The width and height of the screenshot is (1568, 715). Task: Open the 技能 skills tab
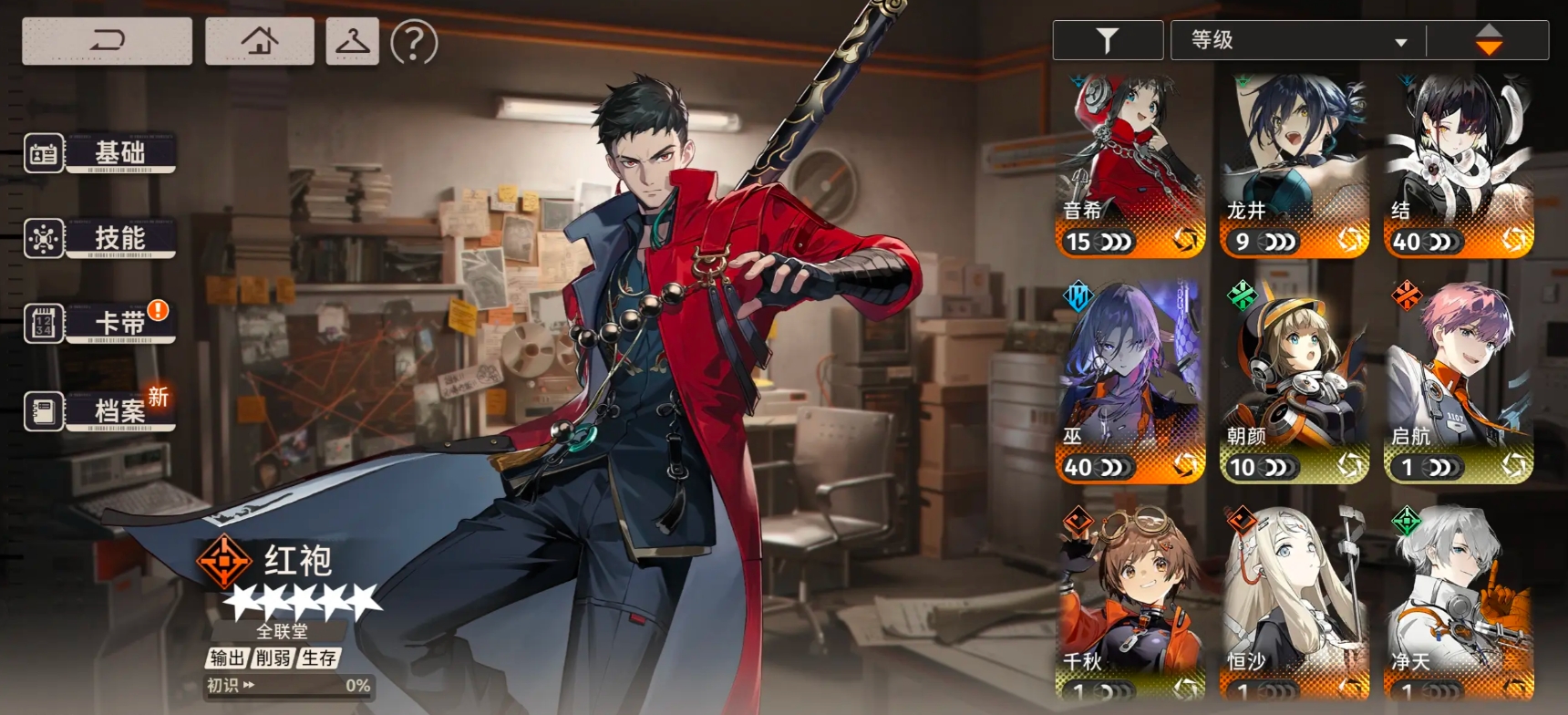coord(100,238)
